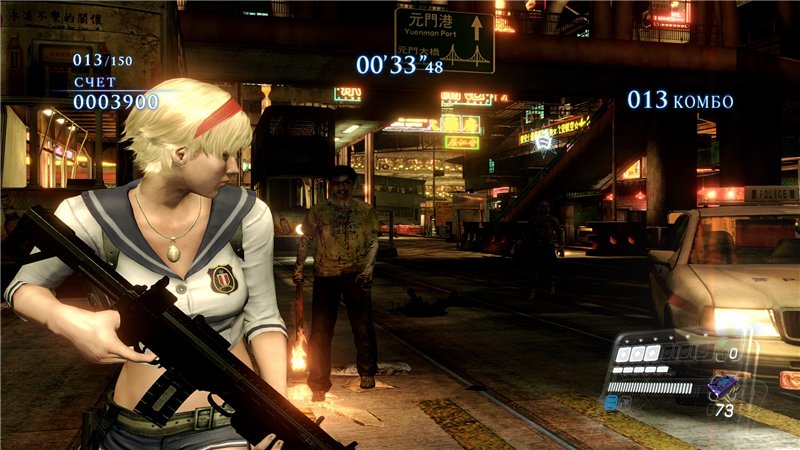Click the blue square icon under the health bar
This screenshot has width=800, height=450.
[x=611, y=402]
